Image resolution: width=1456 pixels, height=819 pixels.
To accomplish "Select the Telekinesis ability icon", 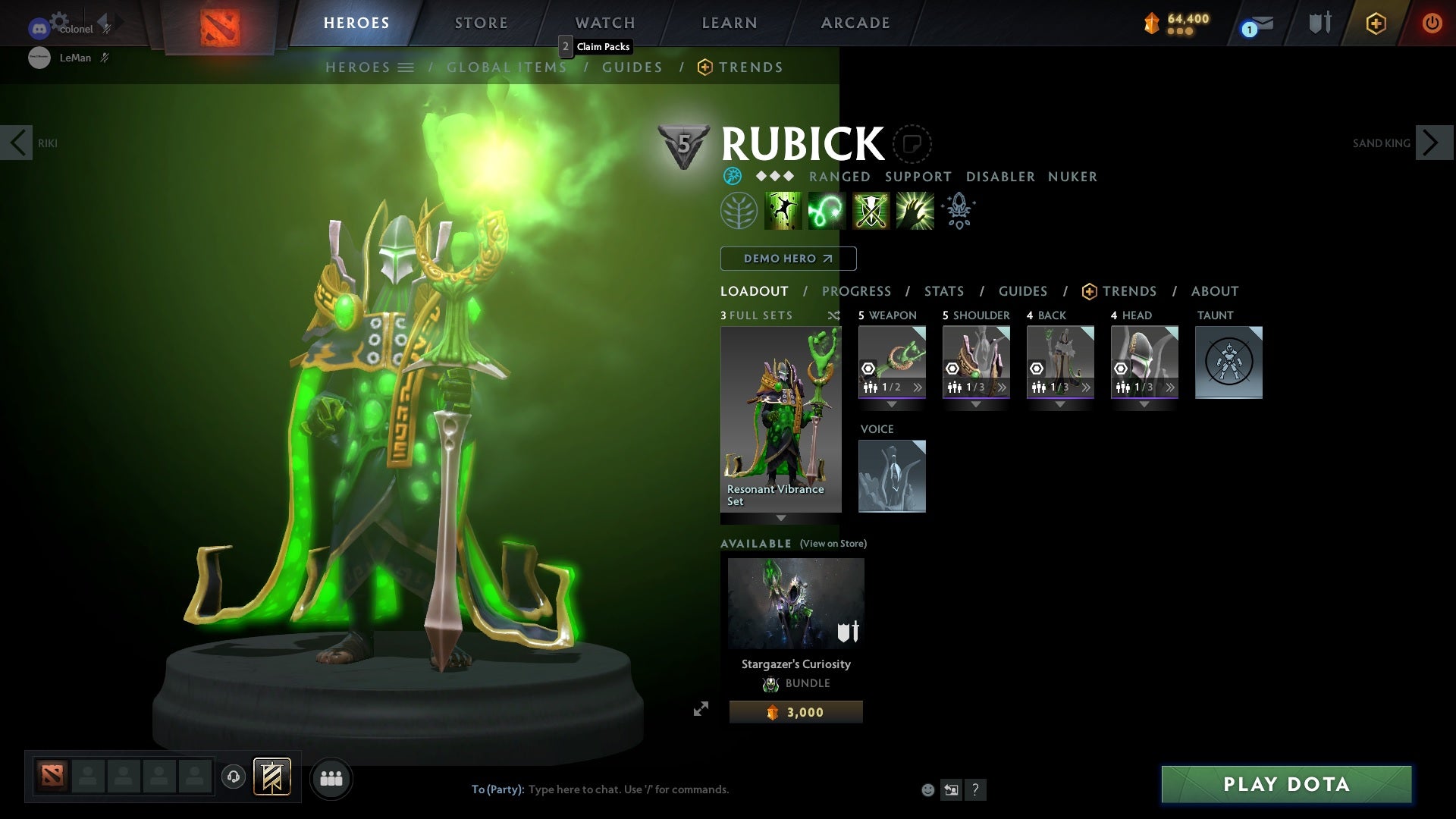I will click(x=784, y=210).
